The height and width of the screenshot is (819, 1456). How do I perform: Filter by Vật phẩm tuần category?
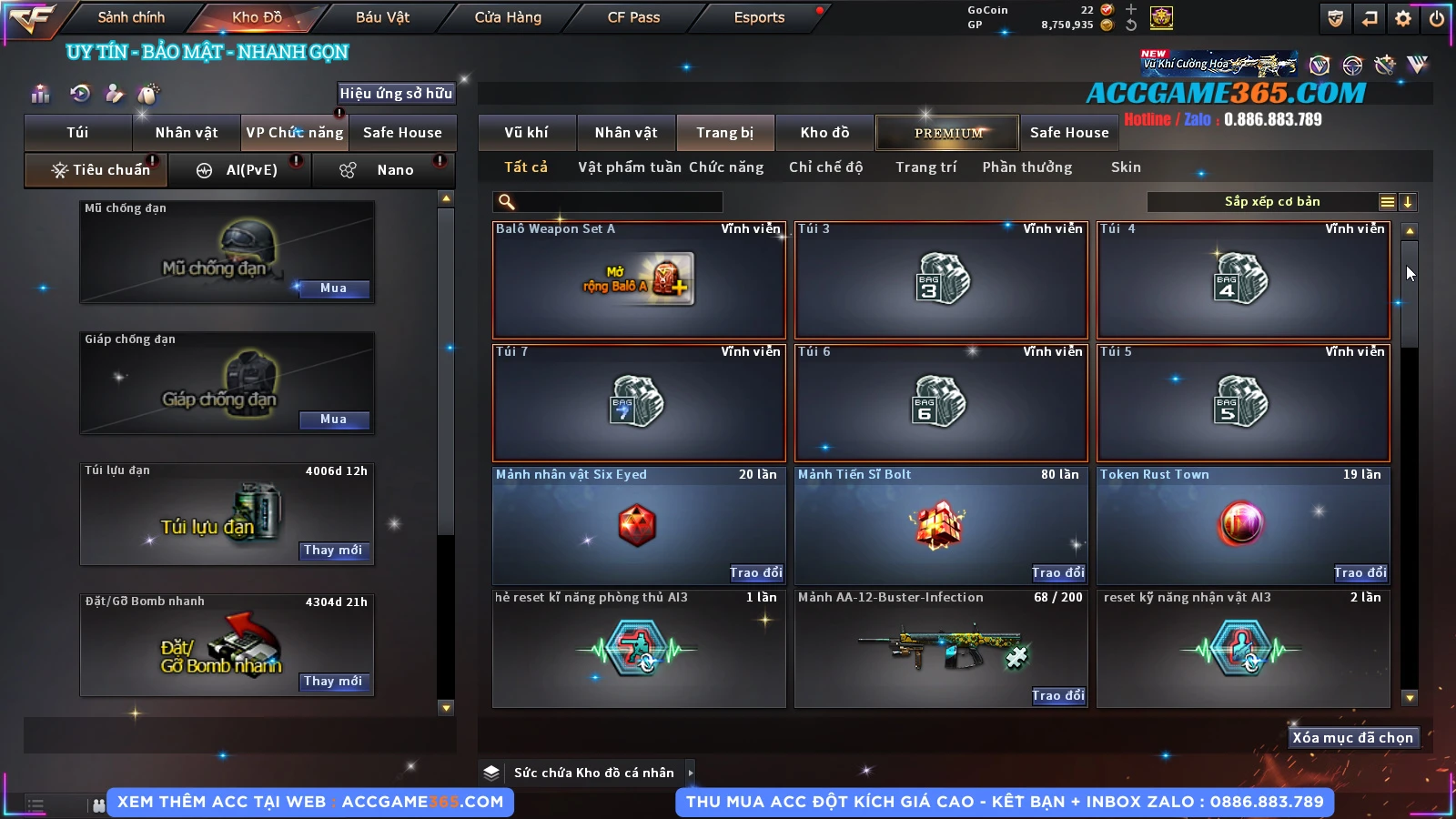coord(630,167)
